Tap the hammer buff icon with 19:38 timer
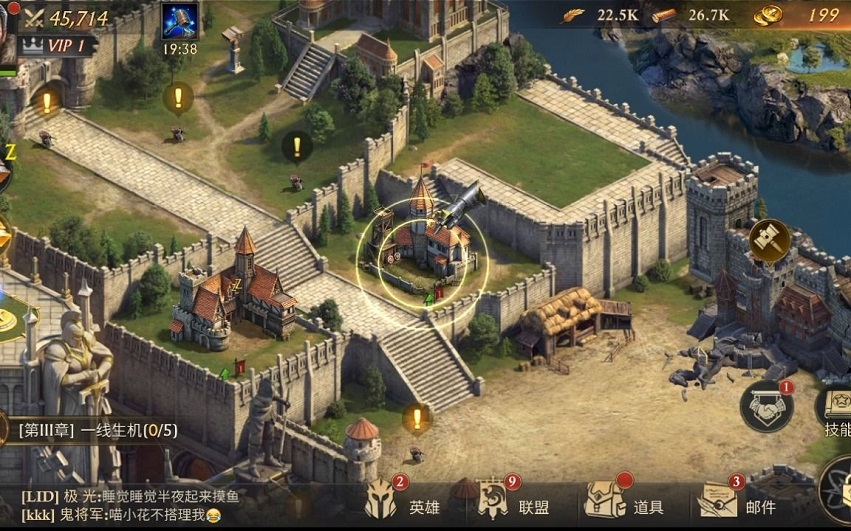Viewport: 851px width, 531px height. 179,22
